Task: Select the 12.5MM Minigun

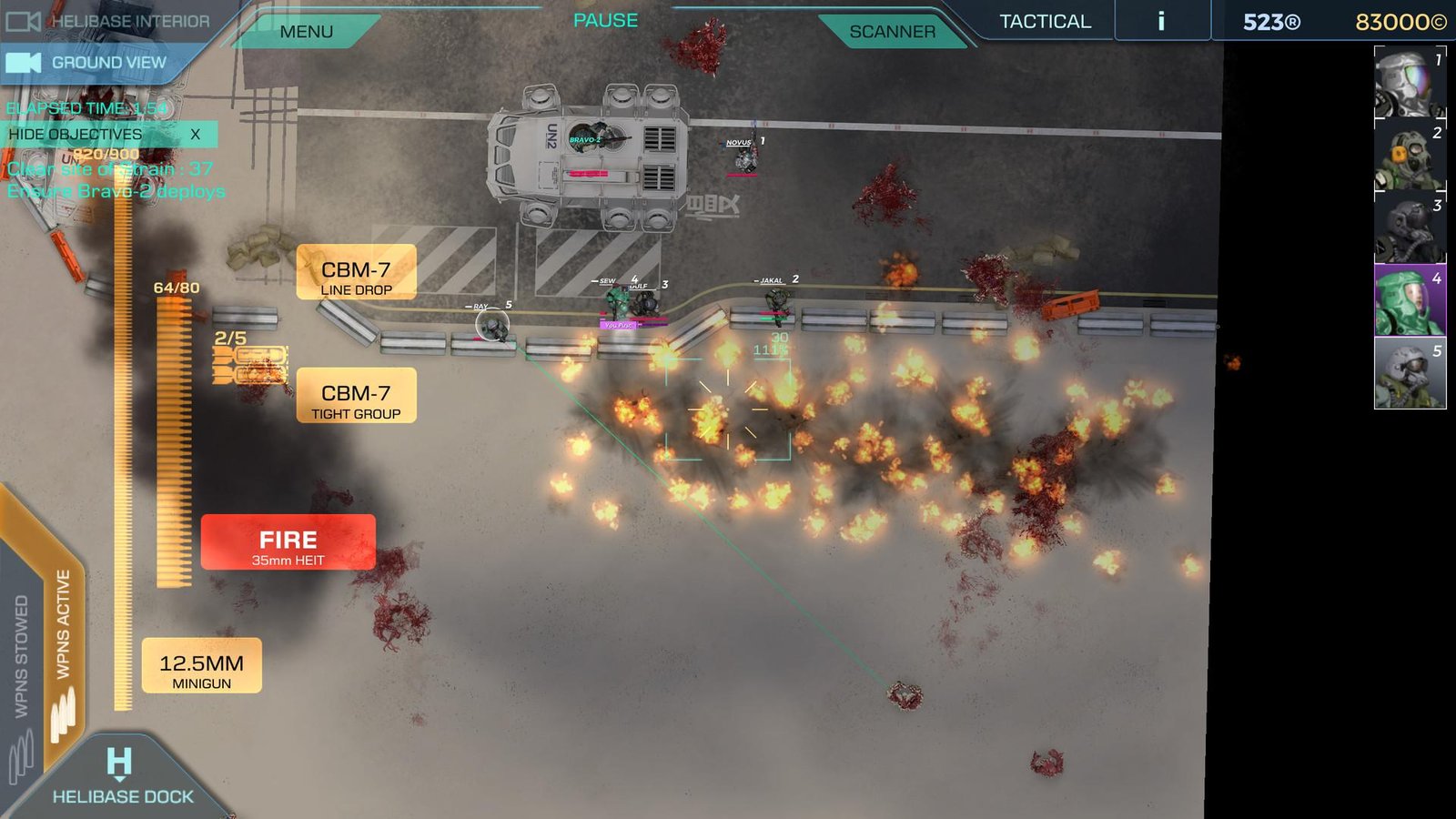Action: click(201, 666)
